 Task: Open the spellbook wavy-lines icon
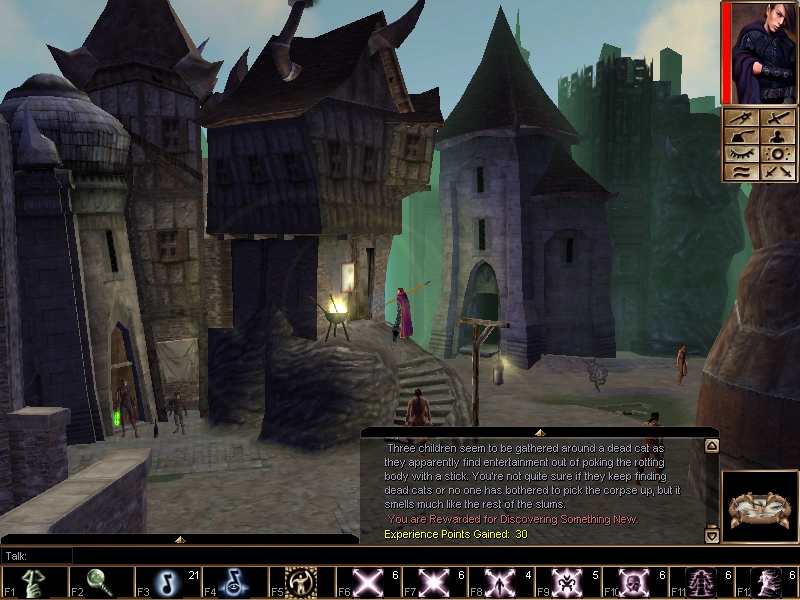coord(741,172)
